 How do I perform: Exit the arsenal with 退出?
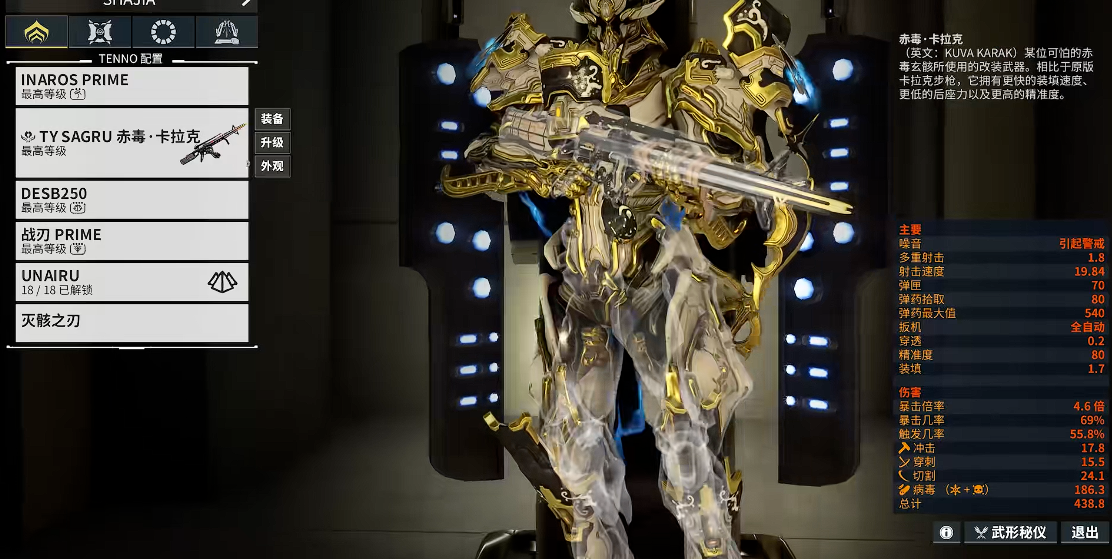[x=1084, y=533]
